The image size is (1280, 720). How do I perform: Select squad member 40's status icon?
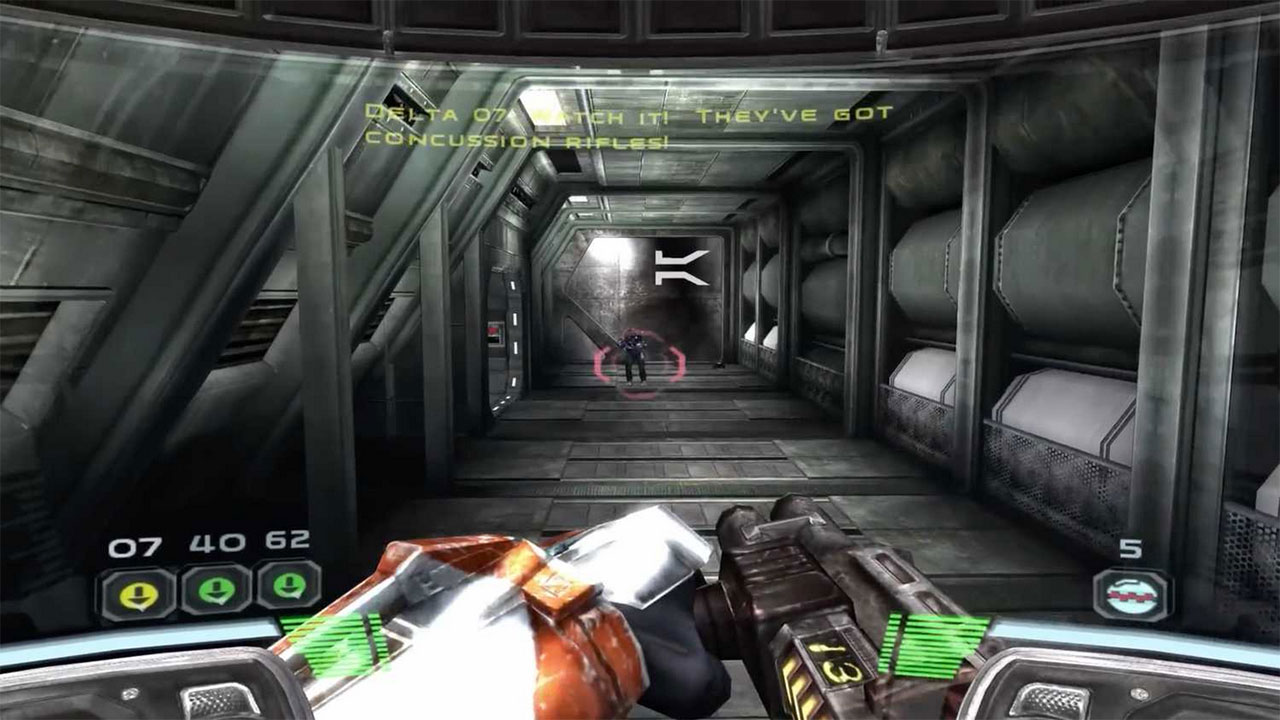(214, 591)
